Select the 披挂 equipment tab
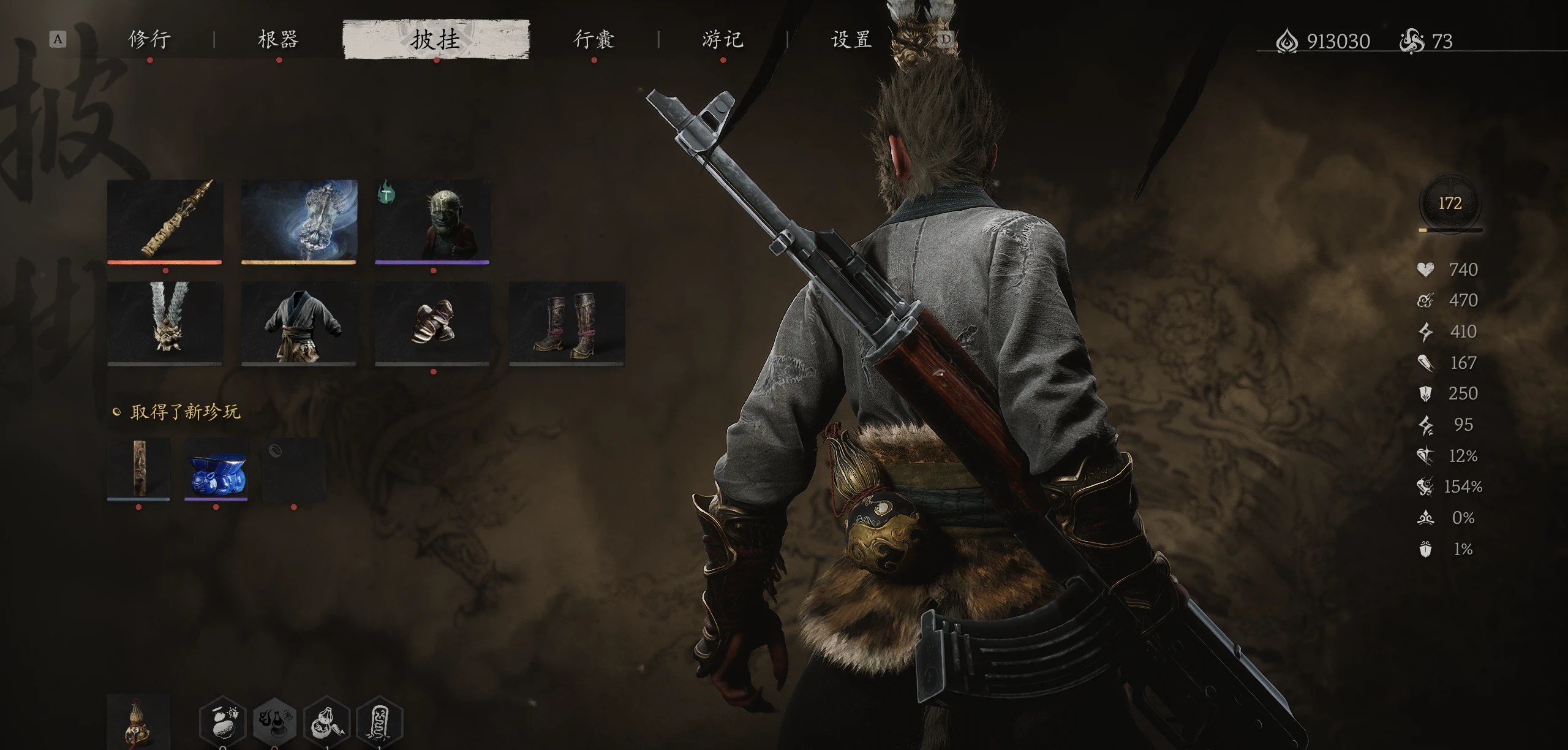Viewport: 1568px width, 750px height. pos(435,40)
